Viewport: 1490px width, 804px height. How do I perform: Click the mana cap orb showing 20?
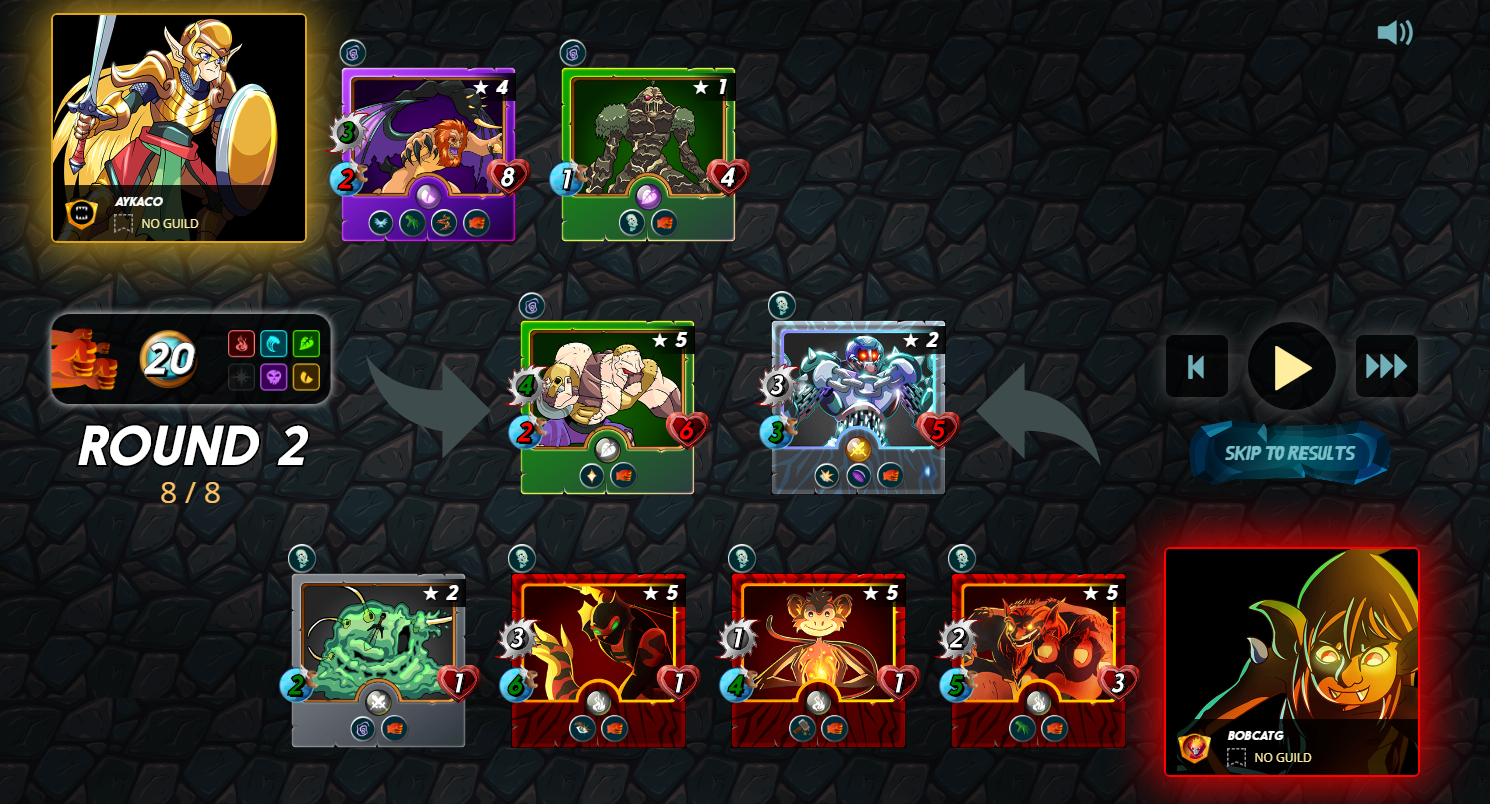[x=170, y=358]
